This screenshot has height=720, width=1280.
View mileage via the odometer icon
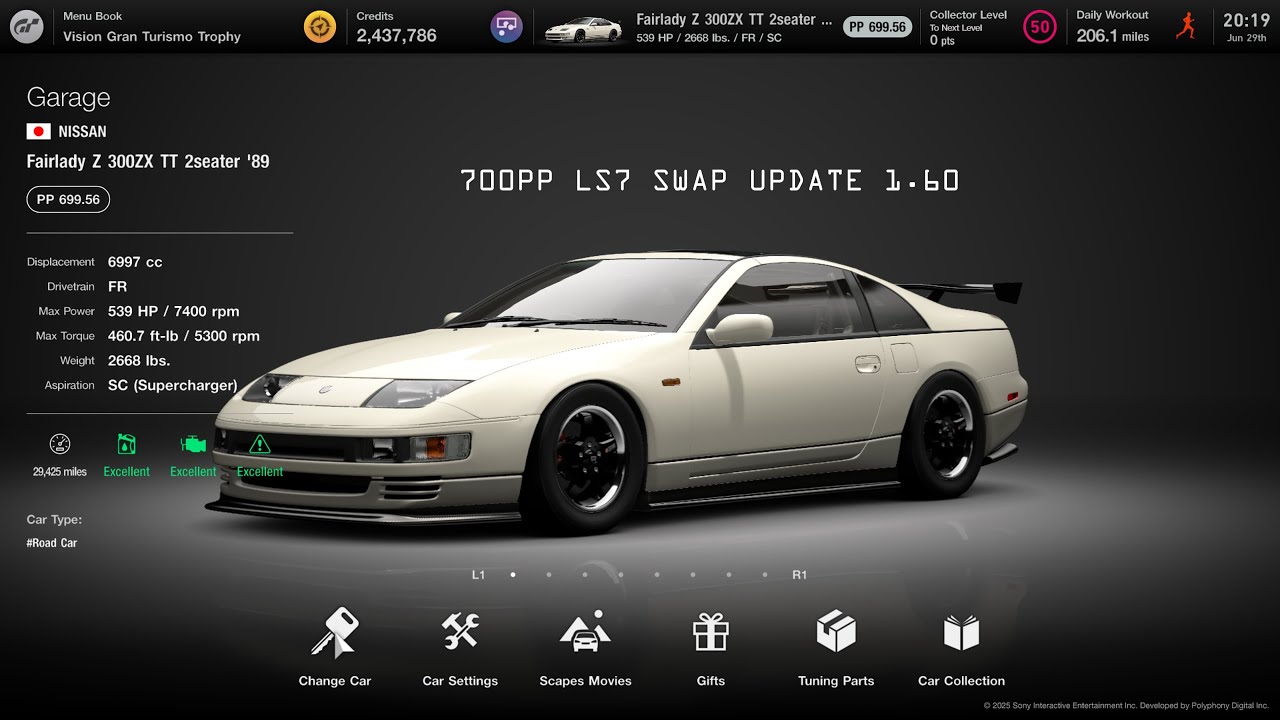59,444
